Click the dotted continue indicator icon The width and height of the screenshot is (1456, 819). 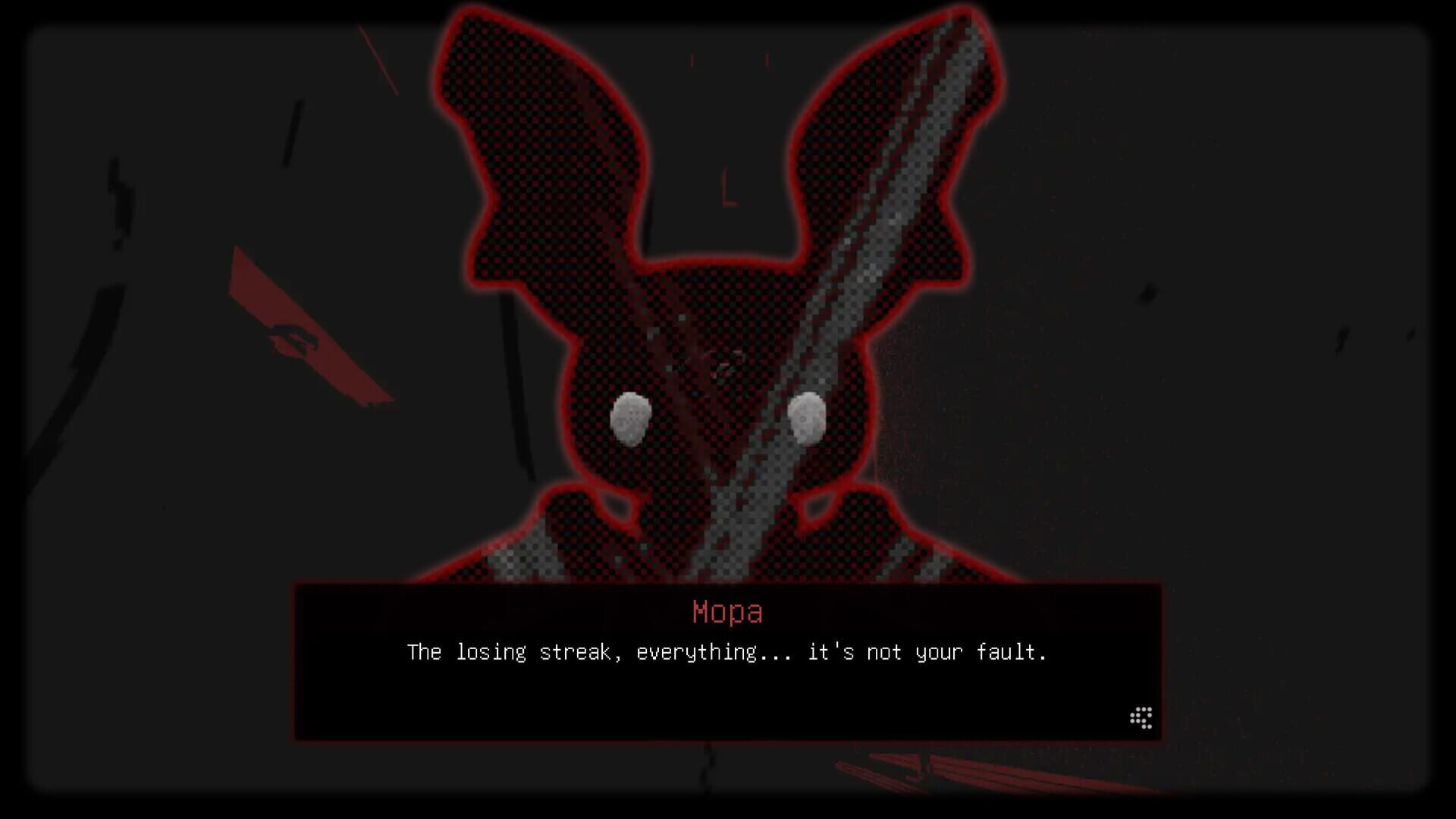coord(1141,716)
